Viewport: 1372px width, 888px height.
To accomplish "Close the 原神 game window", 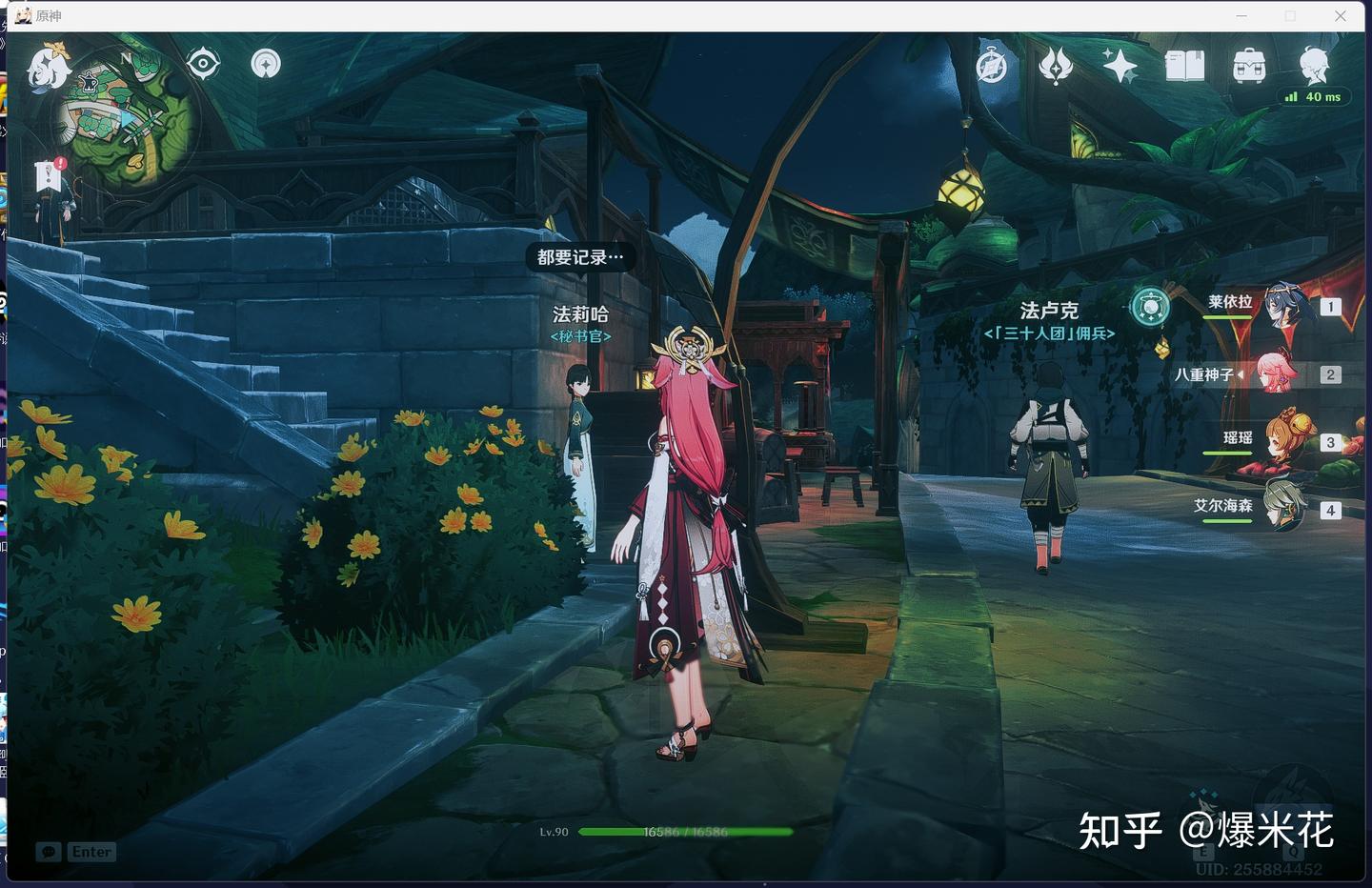I will [x=1341, y=16].
